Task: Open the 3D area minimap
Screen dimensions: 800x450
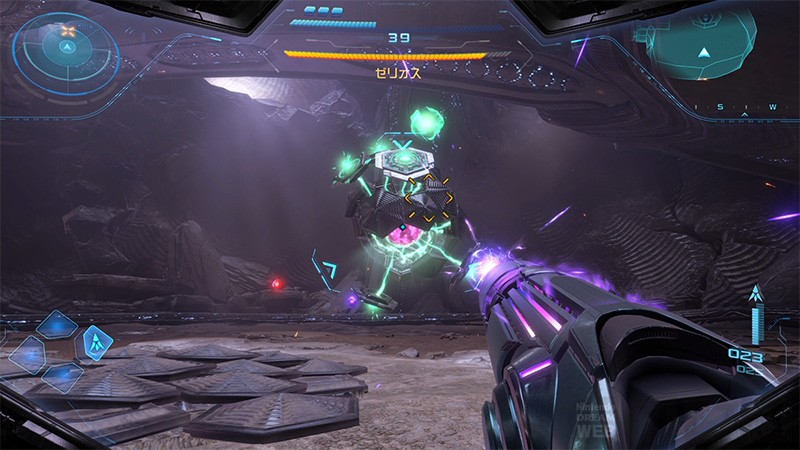Action: point(706,45)
